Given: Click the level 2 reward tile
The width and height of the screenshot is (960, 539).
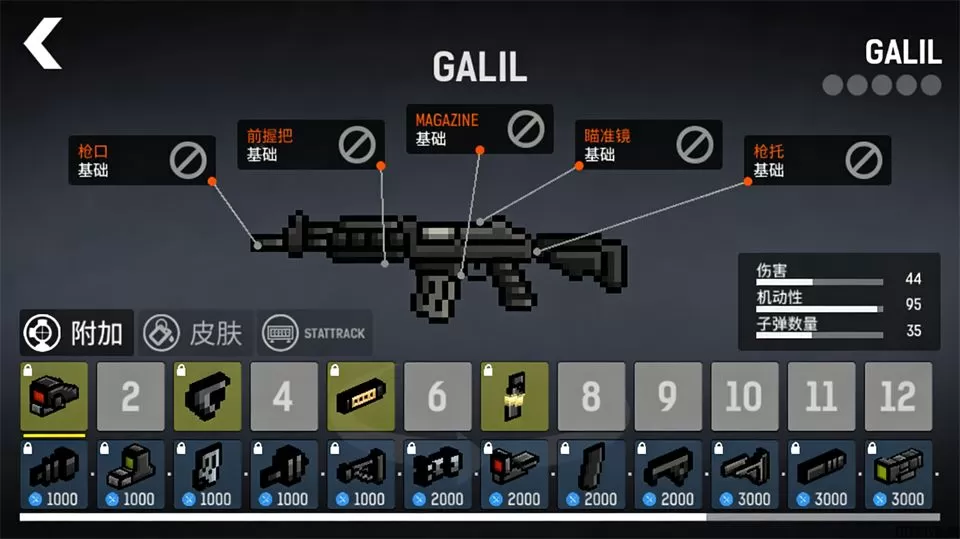Looking at the screenshot, I should coord(130,397).
